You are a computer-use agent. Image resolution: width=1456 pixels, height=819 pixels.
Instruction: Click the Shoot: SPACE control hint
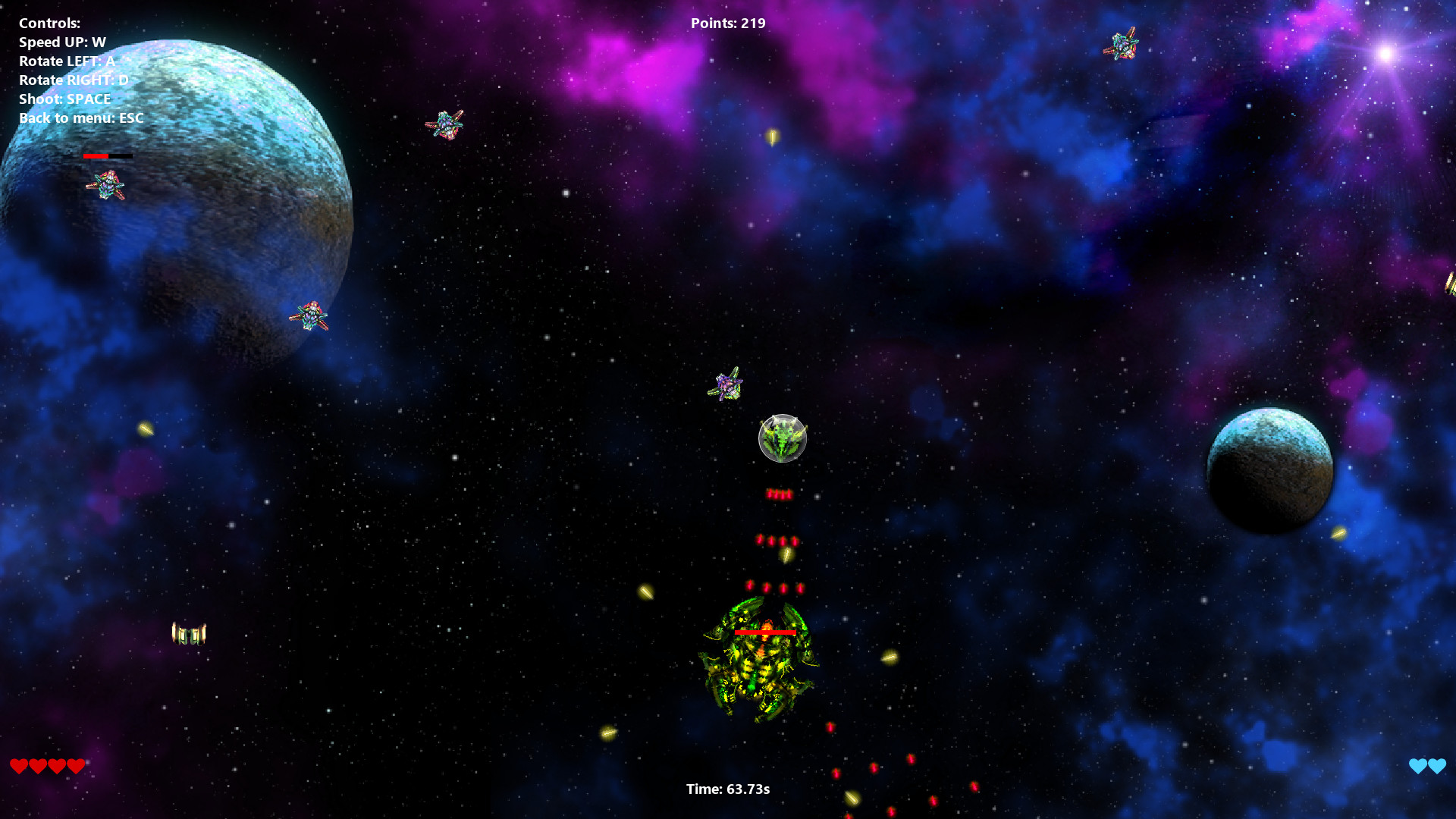pos(64,99)
